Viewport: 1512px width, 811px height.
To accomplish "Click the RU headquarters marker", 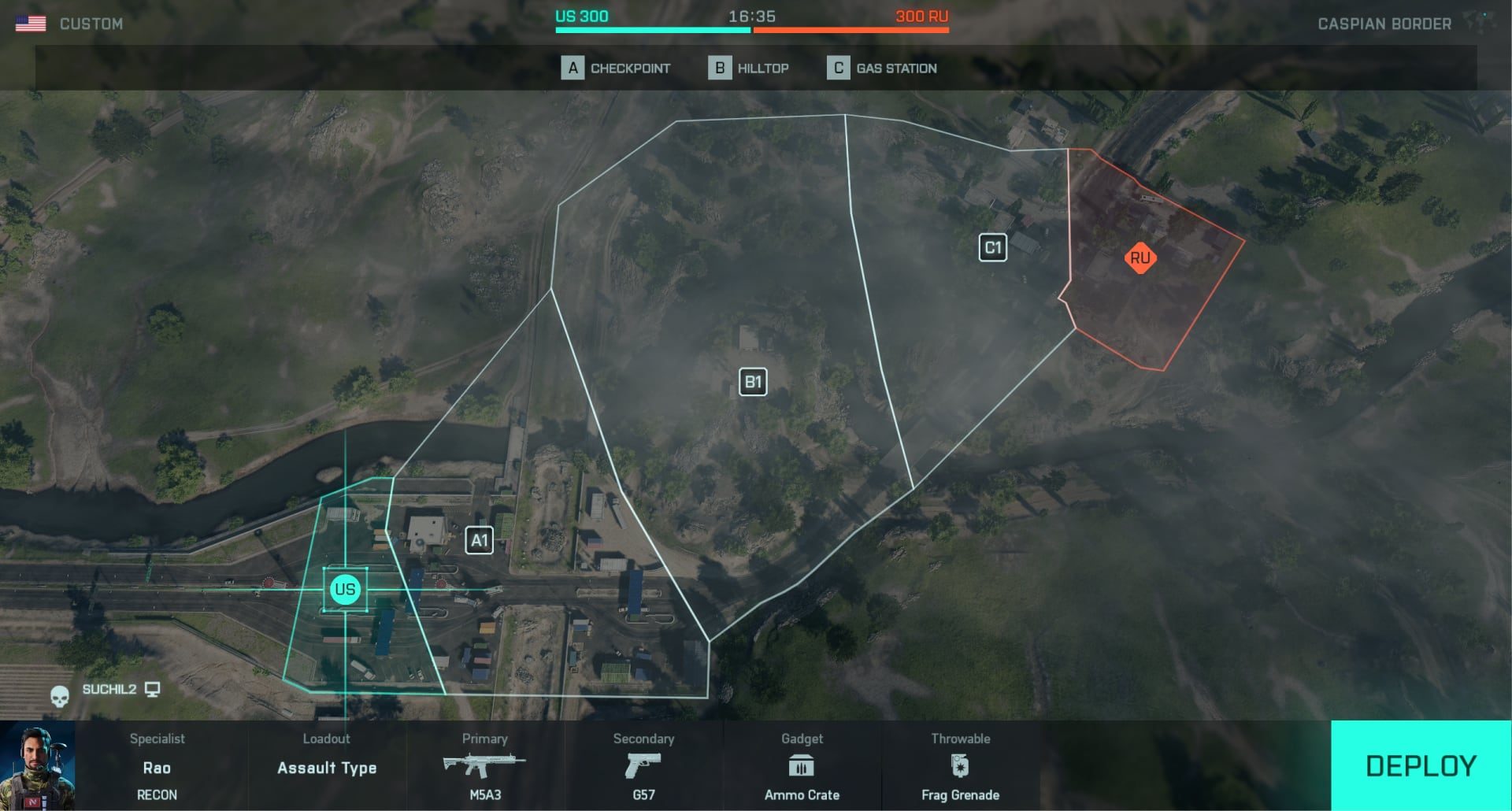I will 1140,258.
